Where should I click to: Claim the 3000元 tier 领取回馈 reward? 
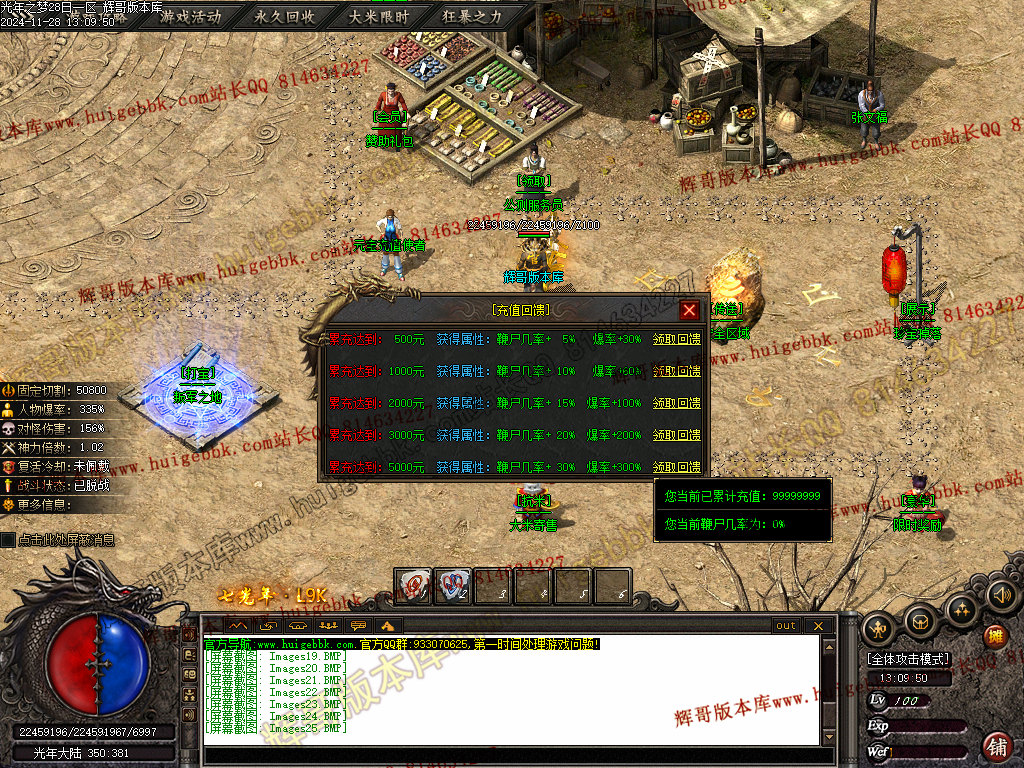(676, 435)
